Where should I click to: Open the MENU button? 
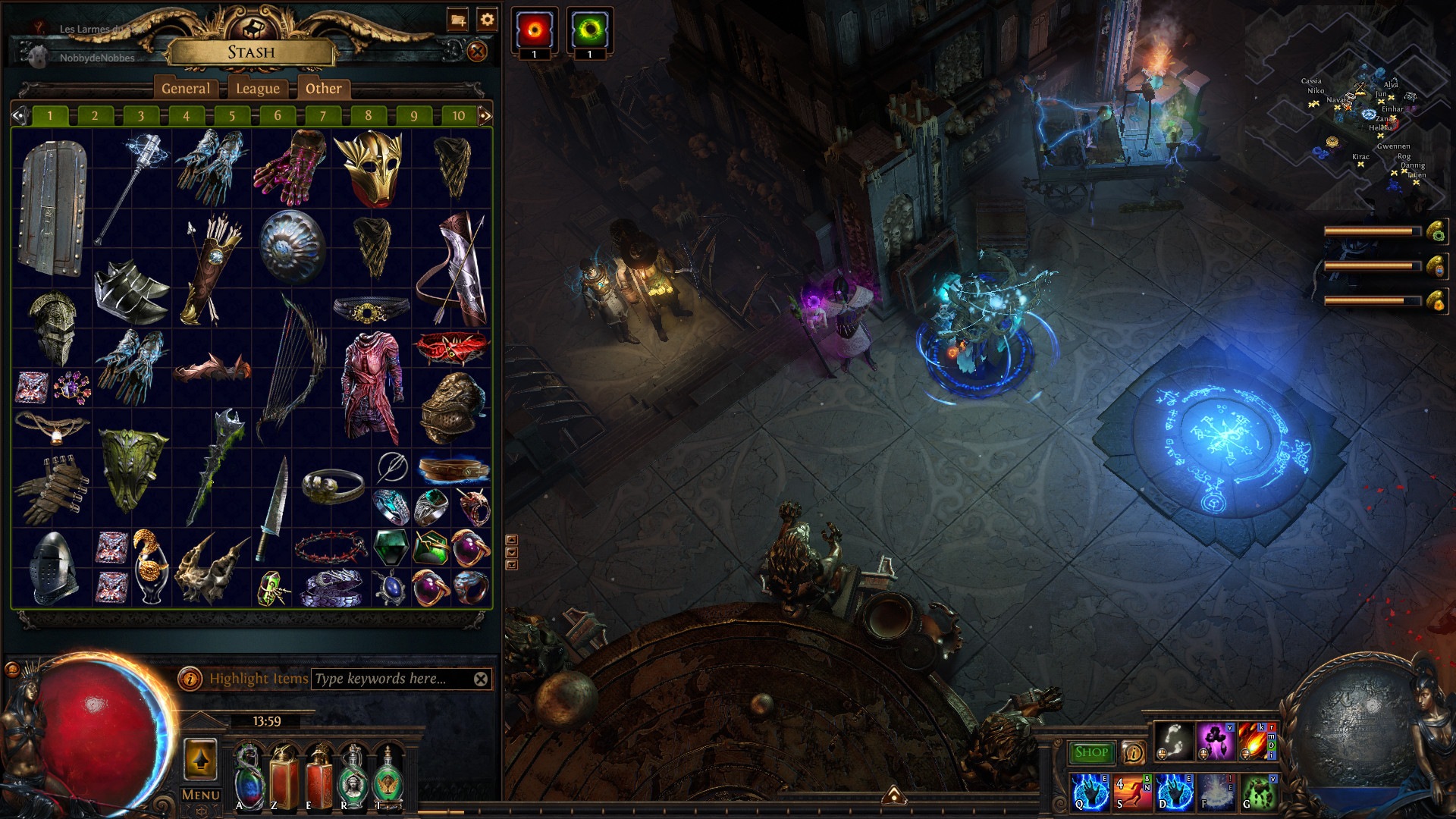(201, 795)
